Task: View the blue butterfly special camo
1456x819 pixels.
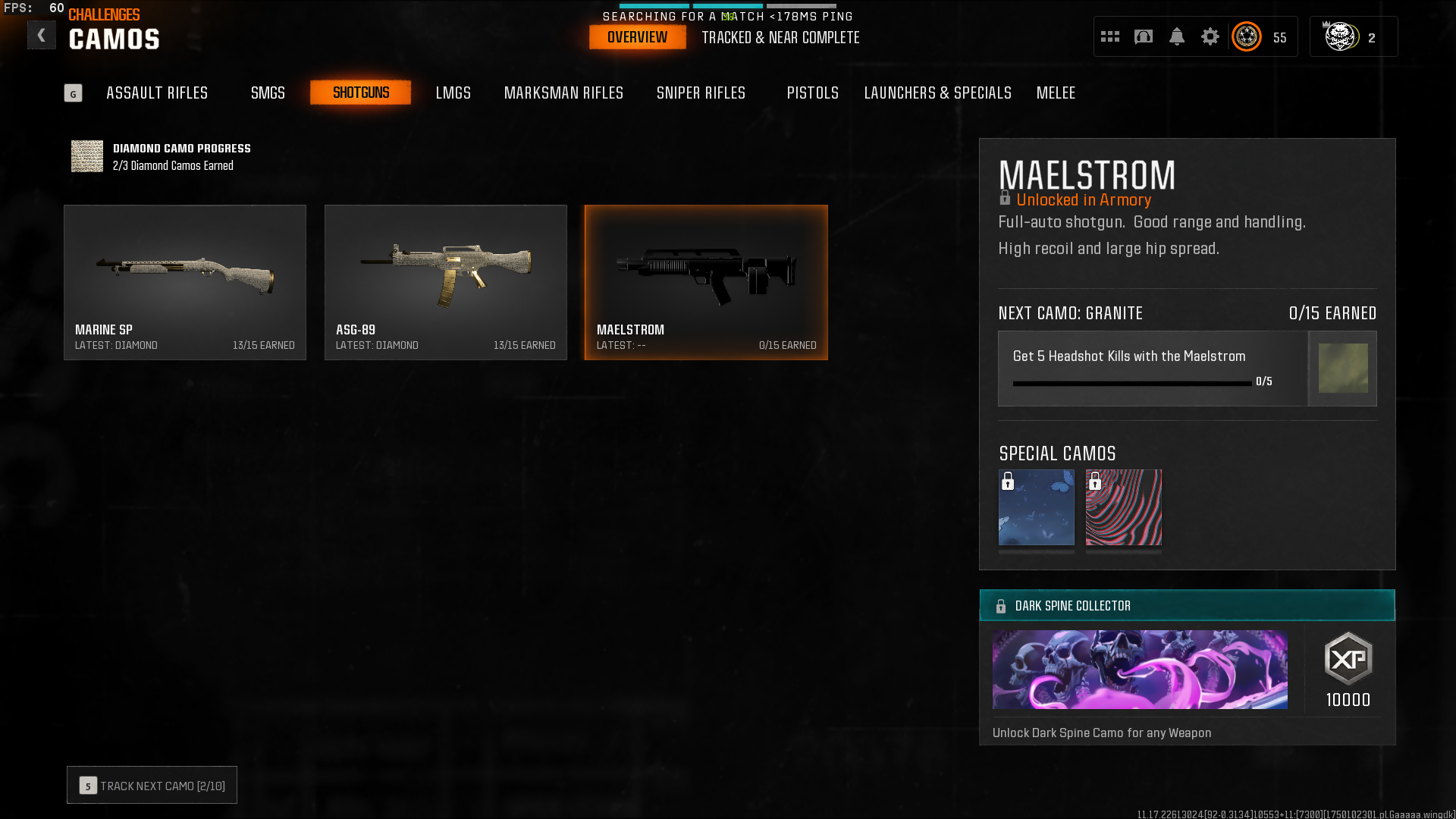Action: 1036,507
